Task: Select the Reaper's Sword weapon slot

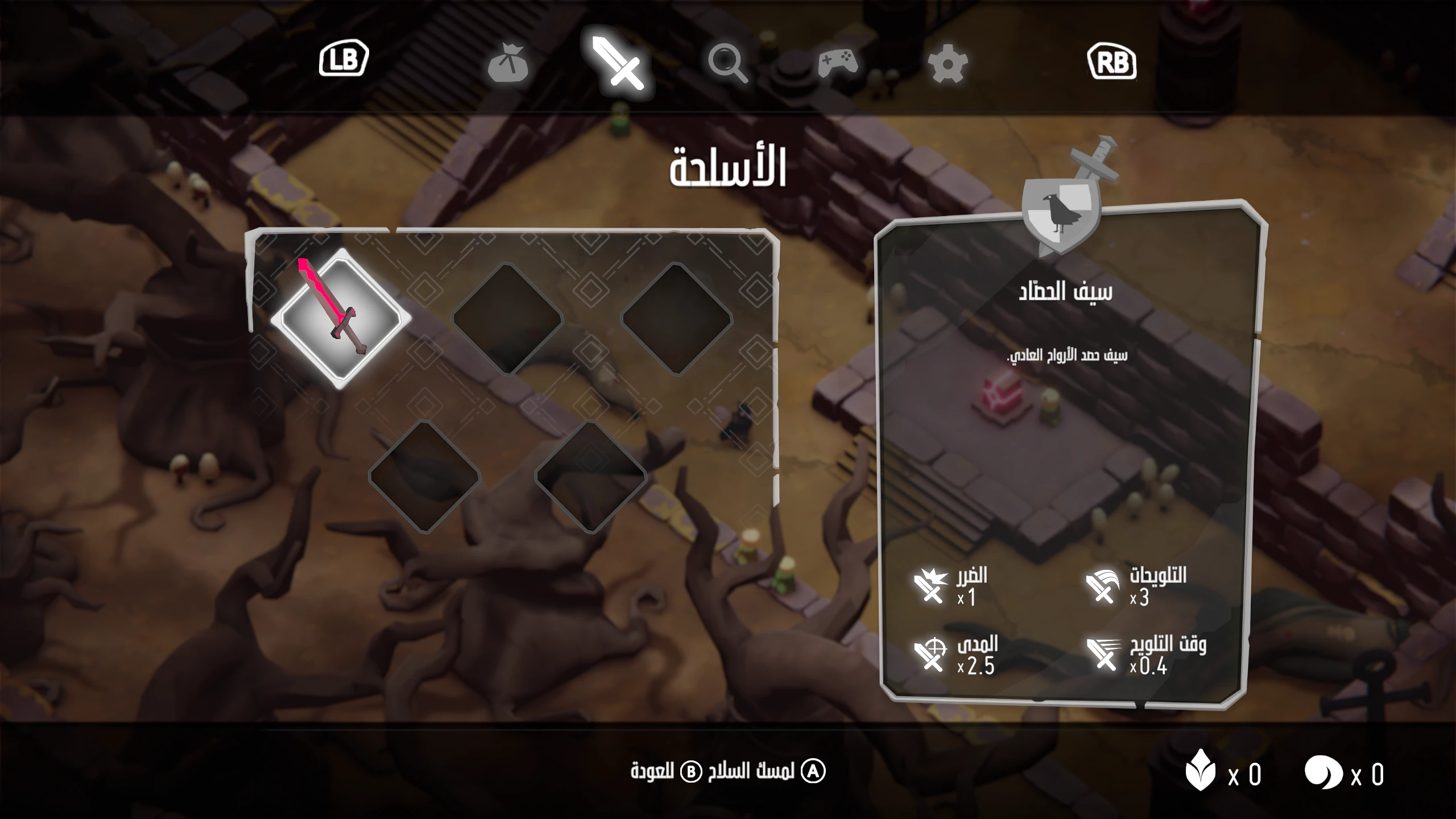Action: point(340,318)
